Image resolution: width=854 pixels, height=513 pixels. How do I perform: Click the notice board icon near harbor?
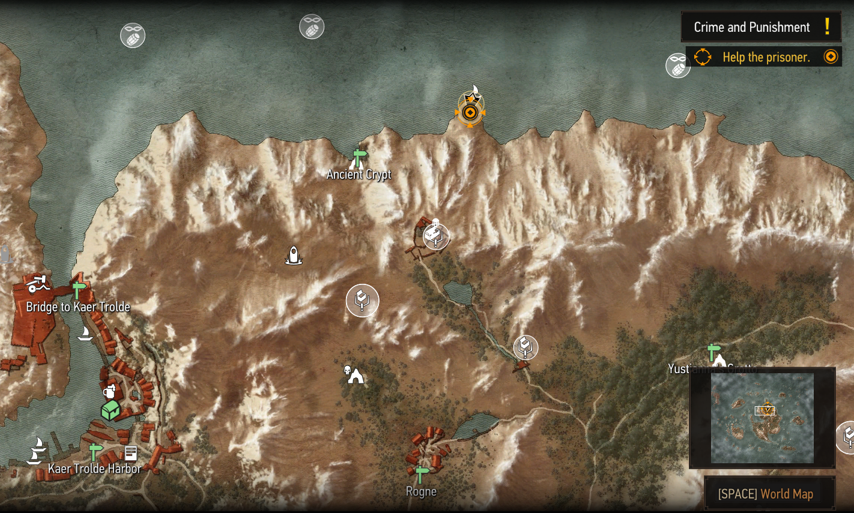point(131,454)
